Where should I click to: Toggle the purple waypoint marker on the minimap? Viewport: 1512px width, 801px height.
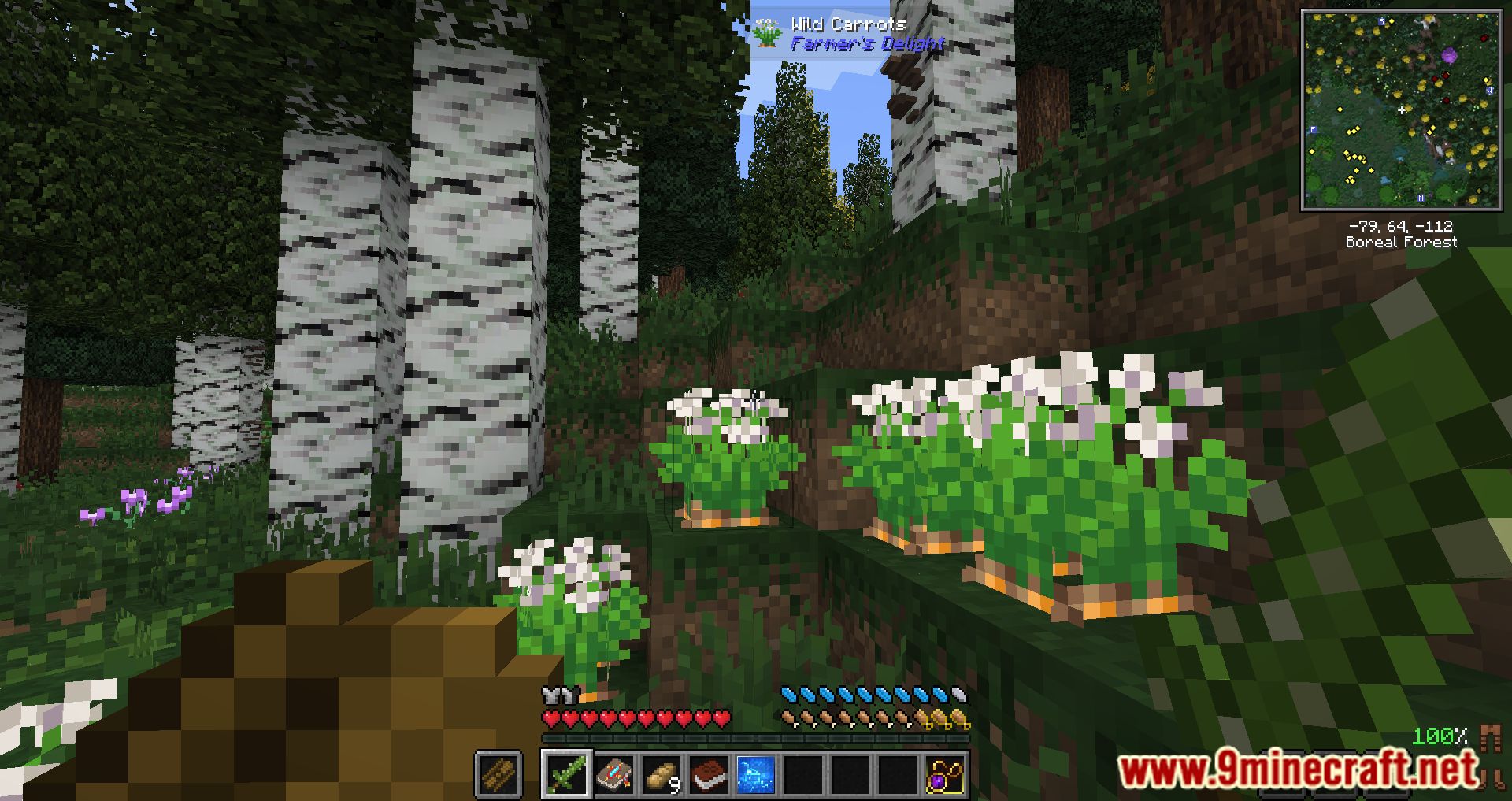pos(1450,55)
